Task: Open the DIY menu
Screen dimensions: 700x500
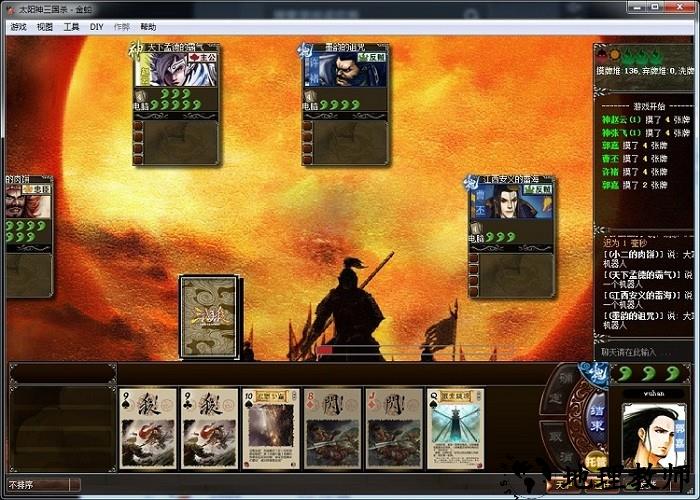Action: coord(96,27)
